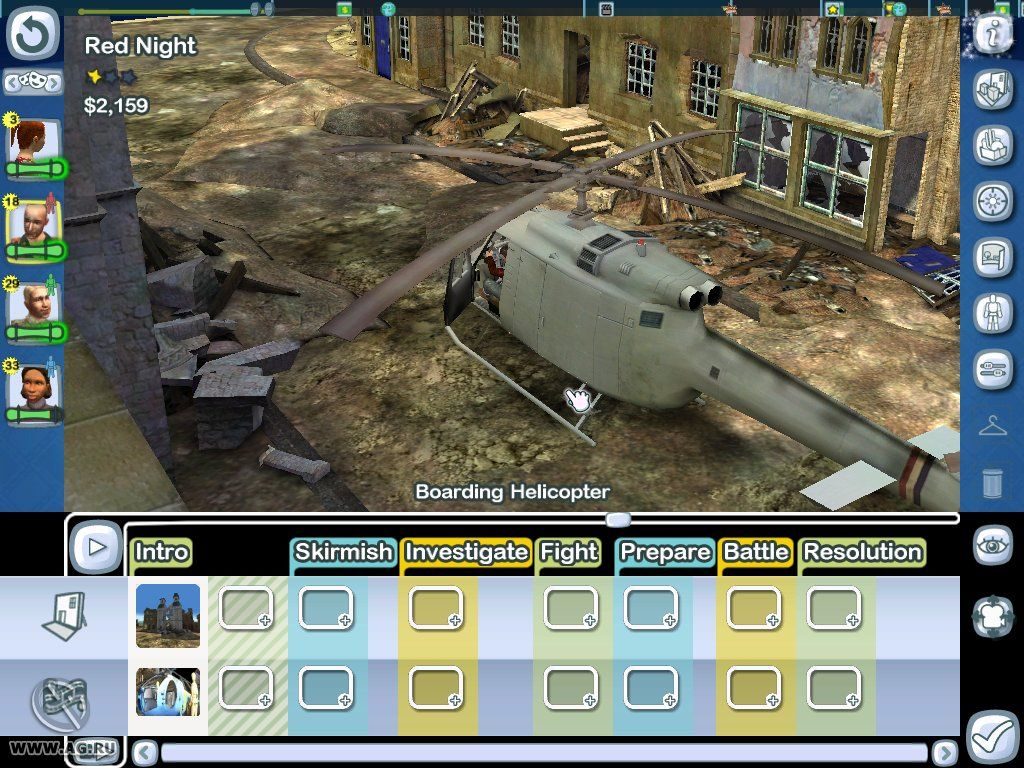Open the info button
The width and height of the screenshot is (1024, 768).
[993, 33]
